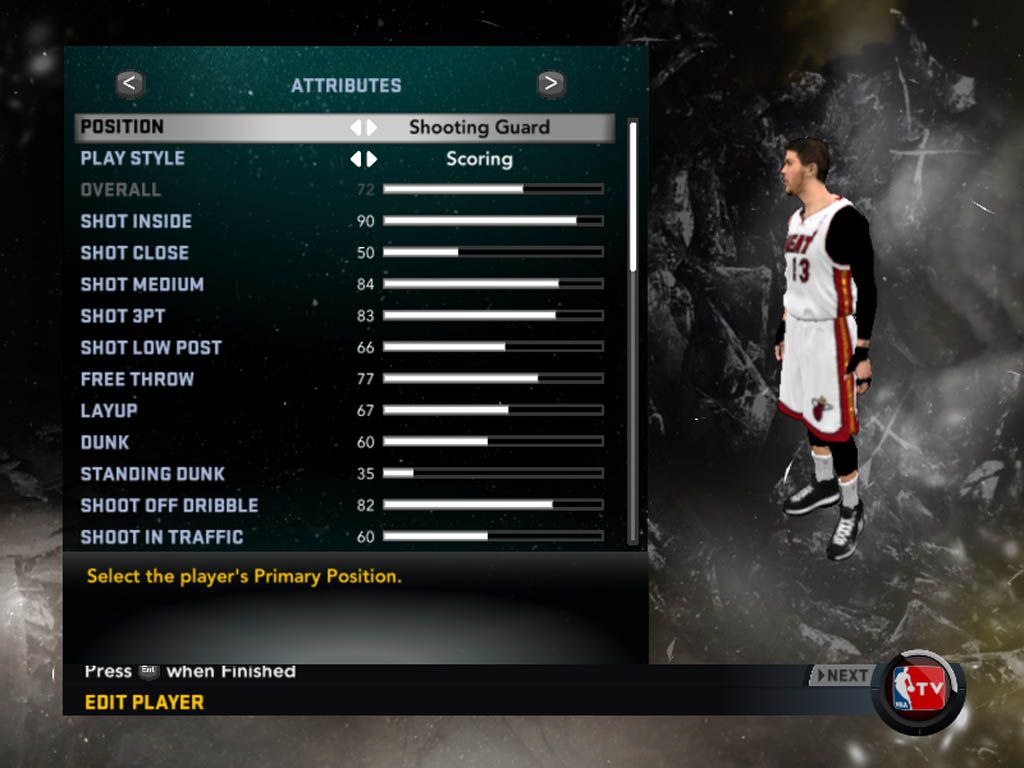Adjust the Shot Medium rating bar
Viewport: 1024px width, 768px height.
pyautogui.click(x=492, y=284)
